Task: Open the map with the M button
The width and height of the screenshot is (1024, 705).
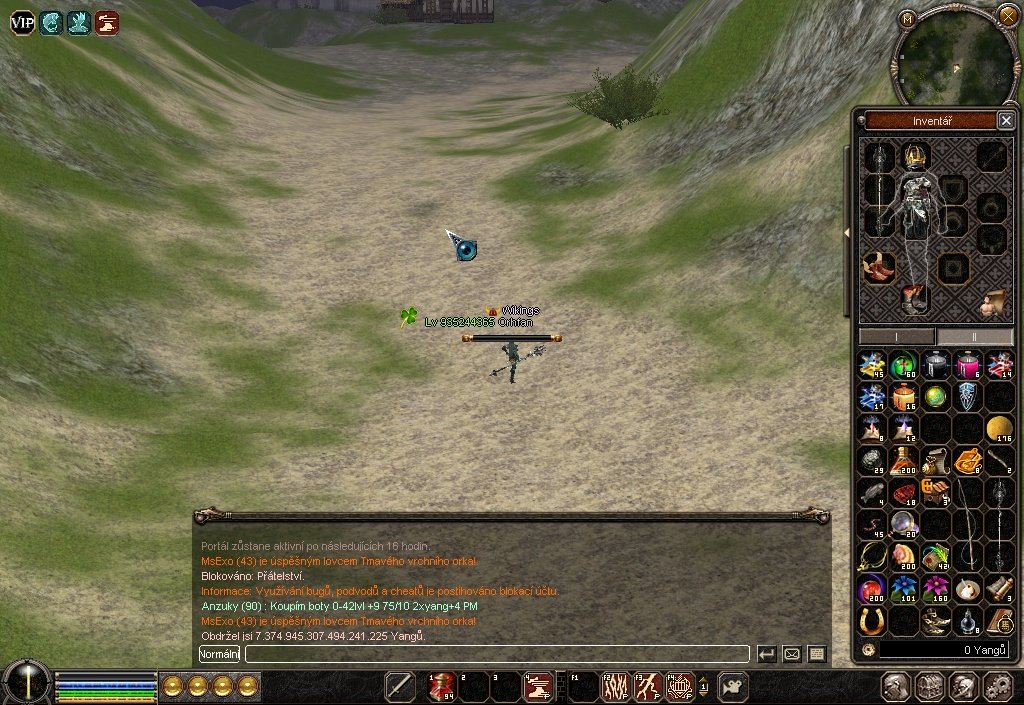Action: [x=908, y=18]
